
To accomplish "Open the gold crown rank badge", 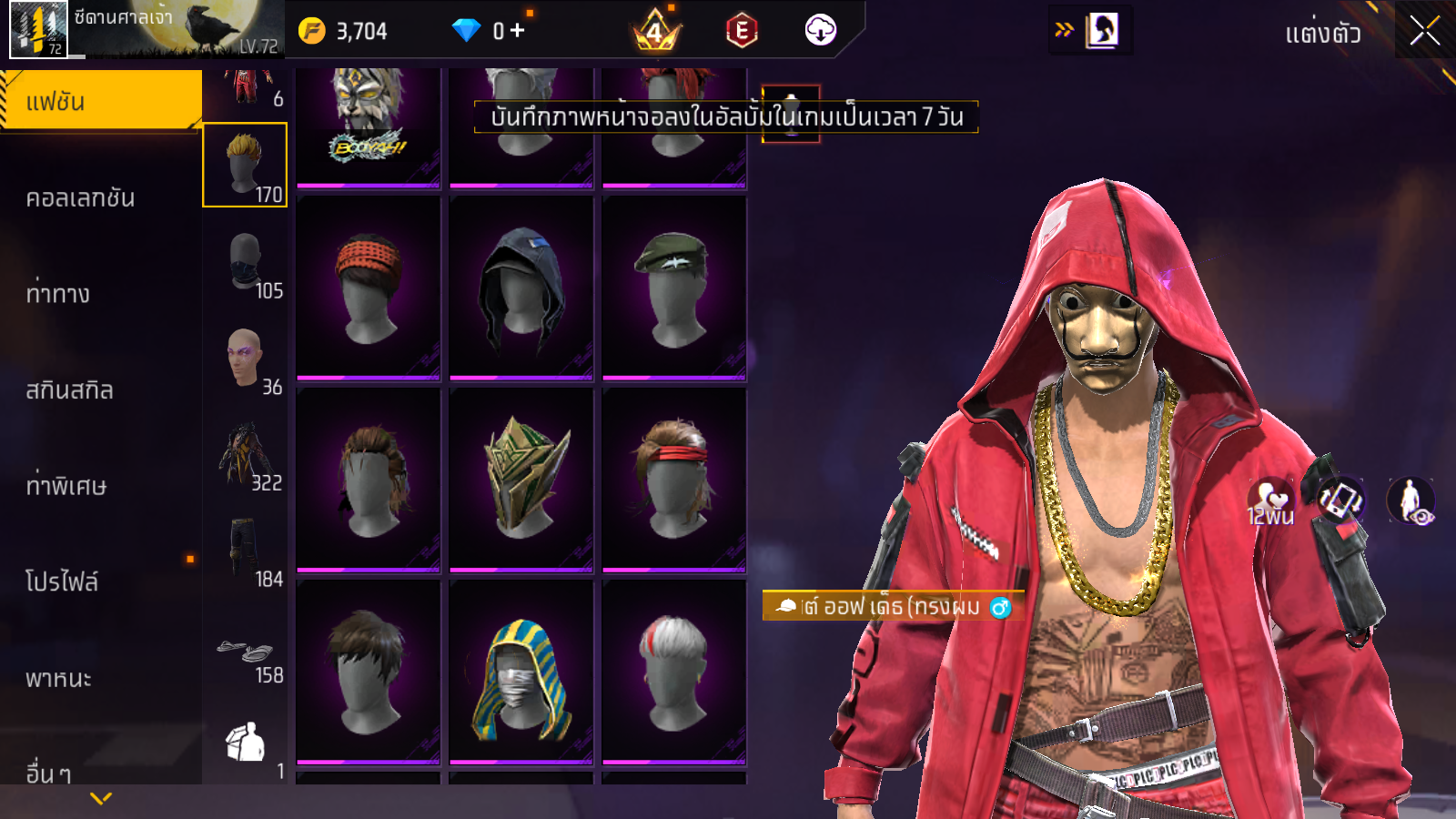I will point(655,33).
